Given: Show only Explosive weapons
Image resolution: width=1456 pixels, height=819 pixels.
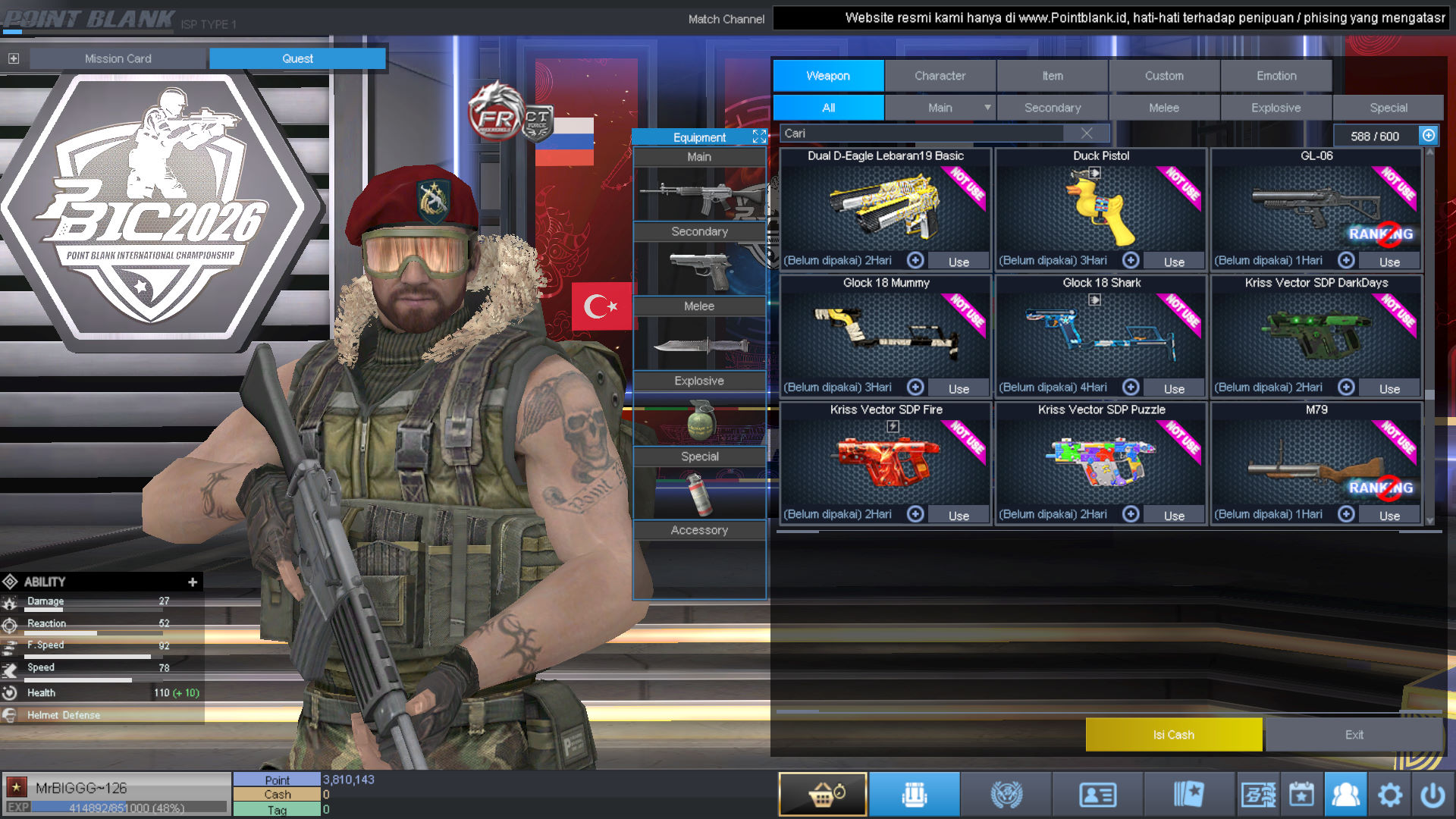Looking at the screenshot, I should point(1276,108).
